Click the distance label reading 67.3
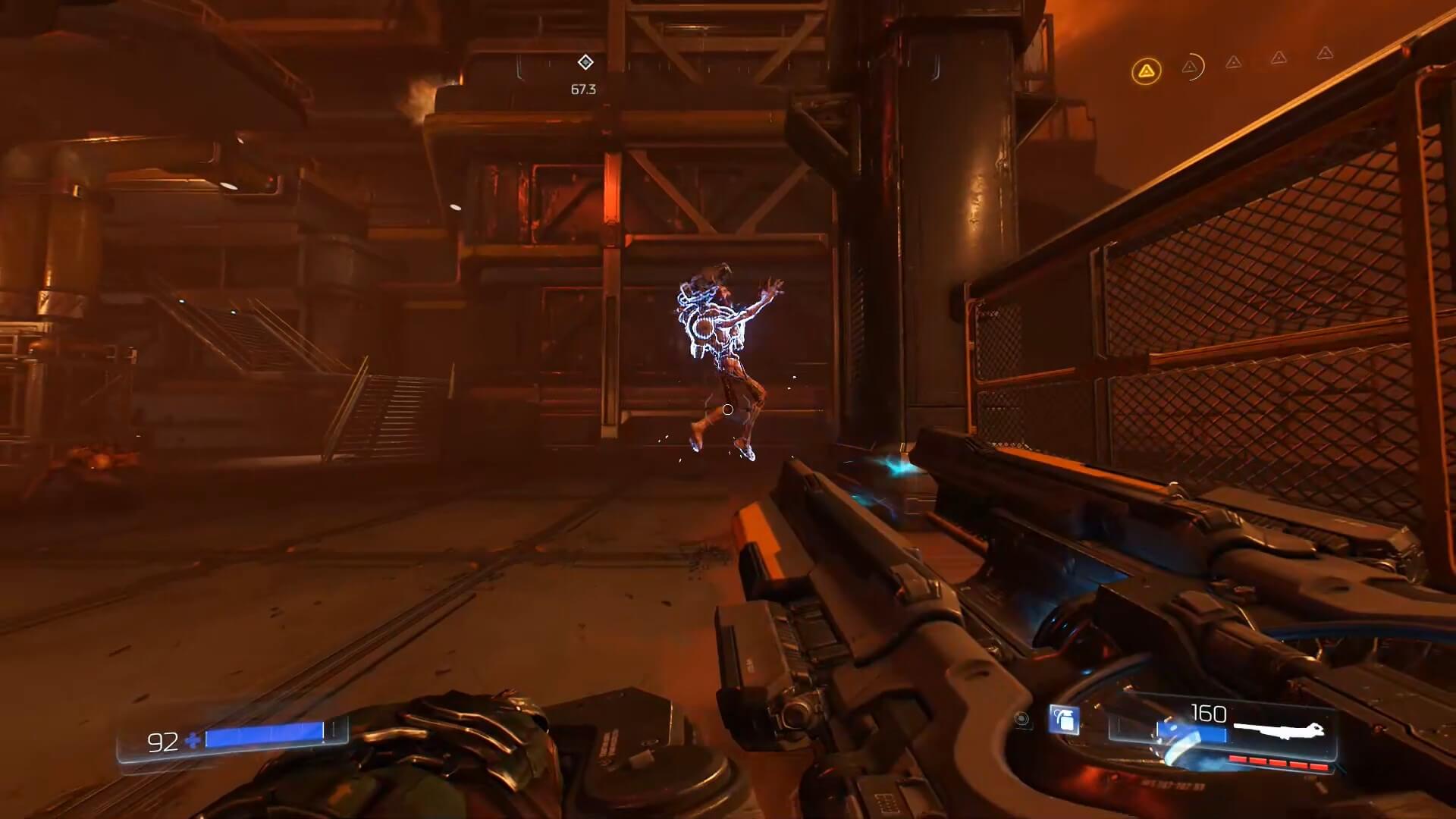 583,88
